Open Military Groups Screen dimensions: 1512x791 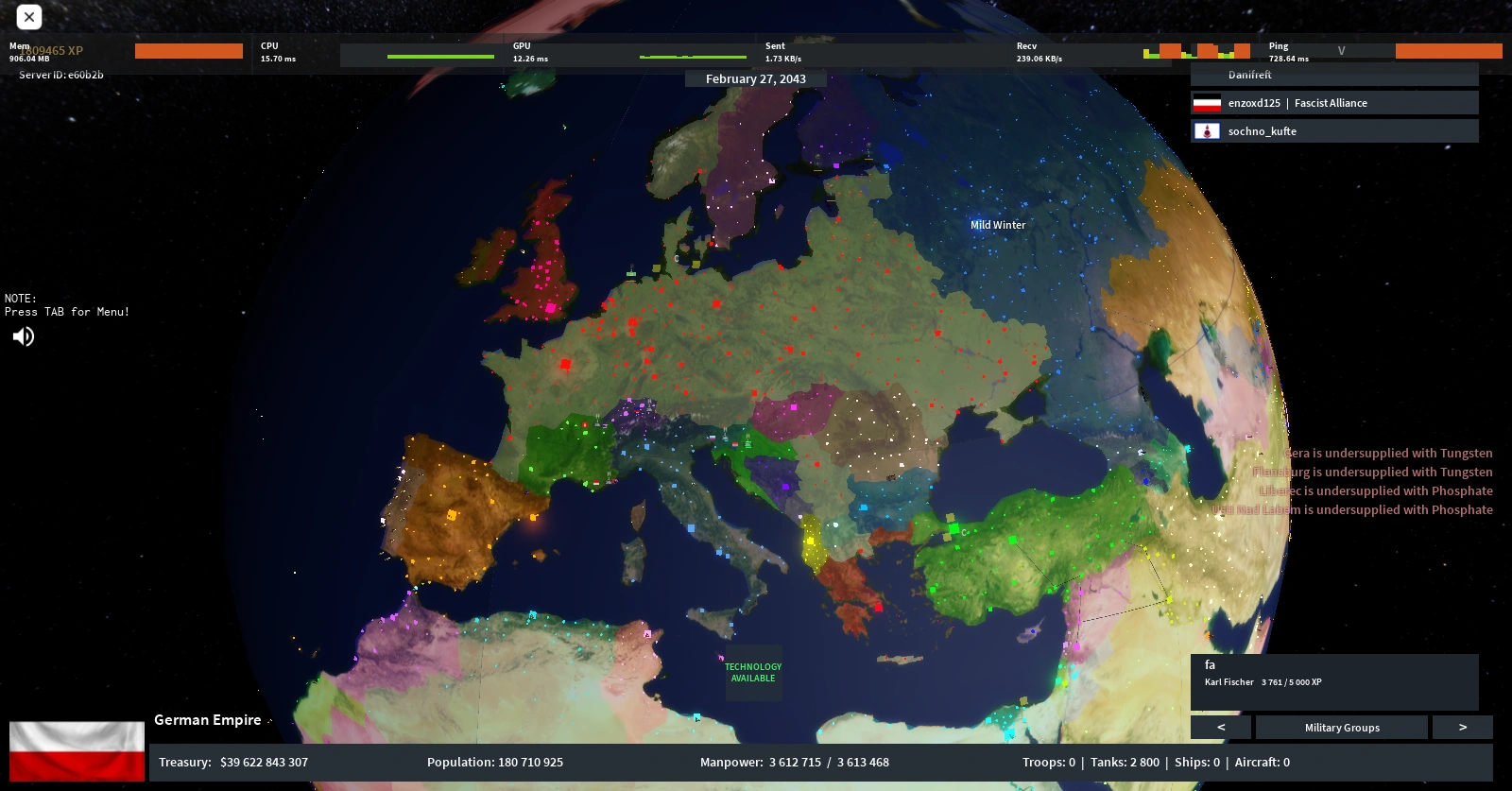click(x=1342, y=727)
